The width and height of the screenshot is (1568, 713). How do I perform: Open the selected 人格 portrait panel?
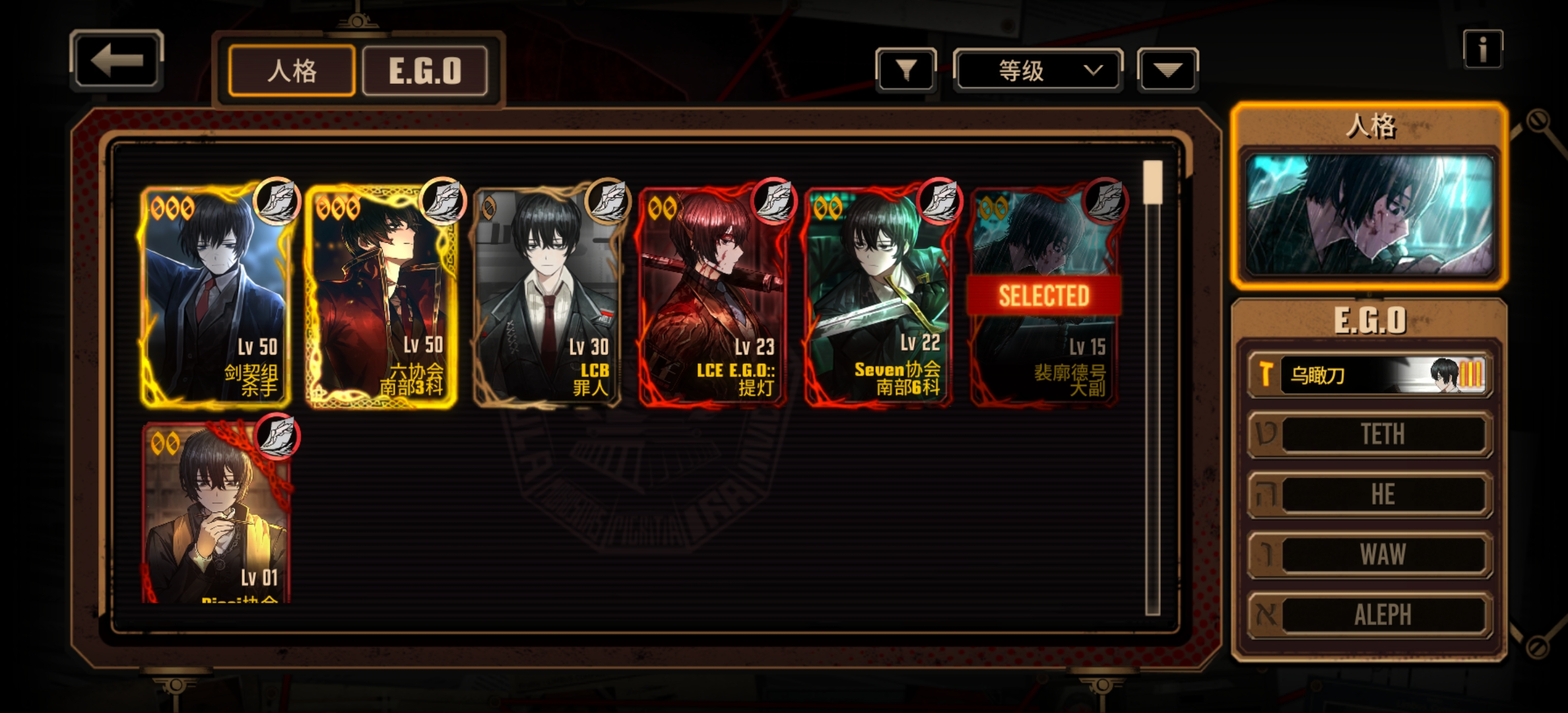pos(1369,215)
